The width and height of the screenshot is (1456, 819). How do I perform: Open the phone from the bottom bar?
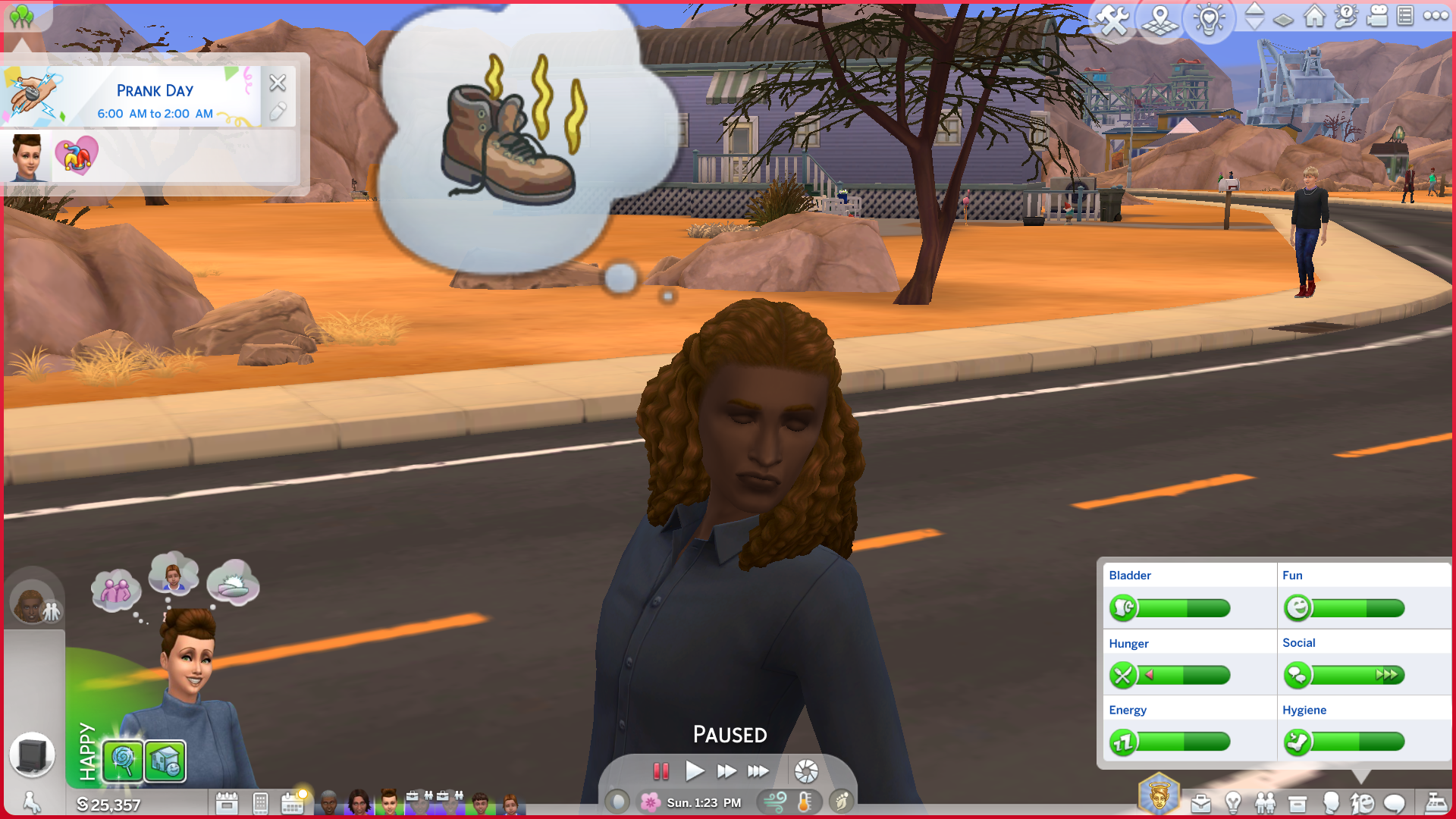coord(260,802)
